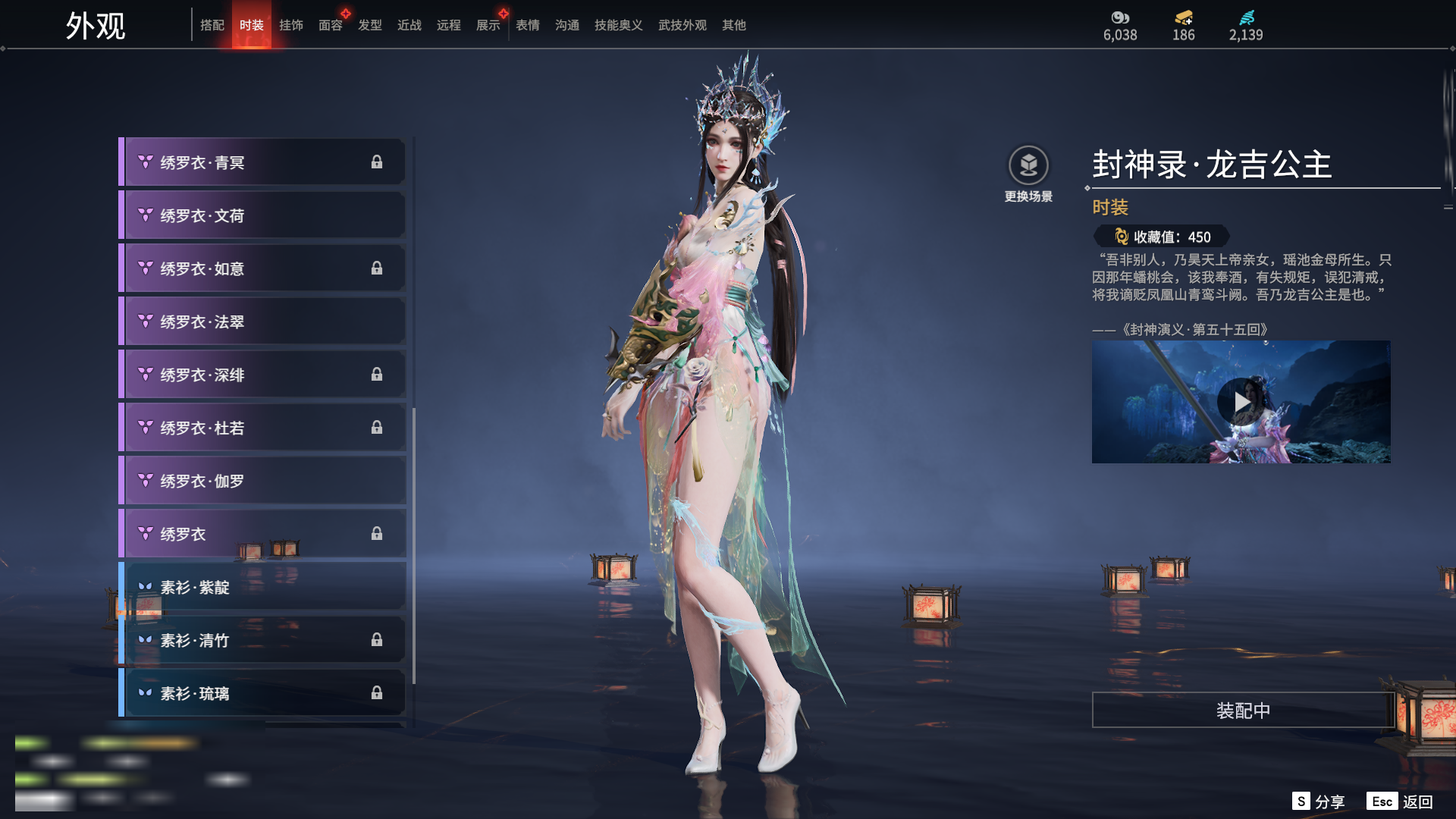Pick the locked 素衫·琉璃 outfit
The height and width of the screenshot is (819, 1456).
click(x=262, y=693)
